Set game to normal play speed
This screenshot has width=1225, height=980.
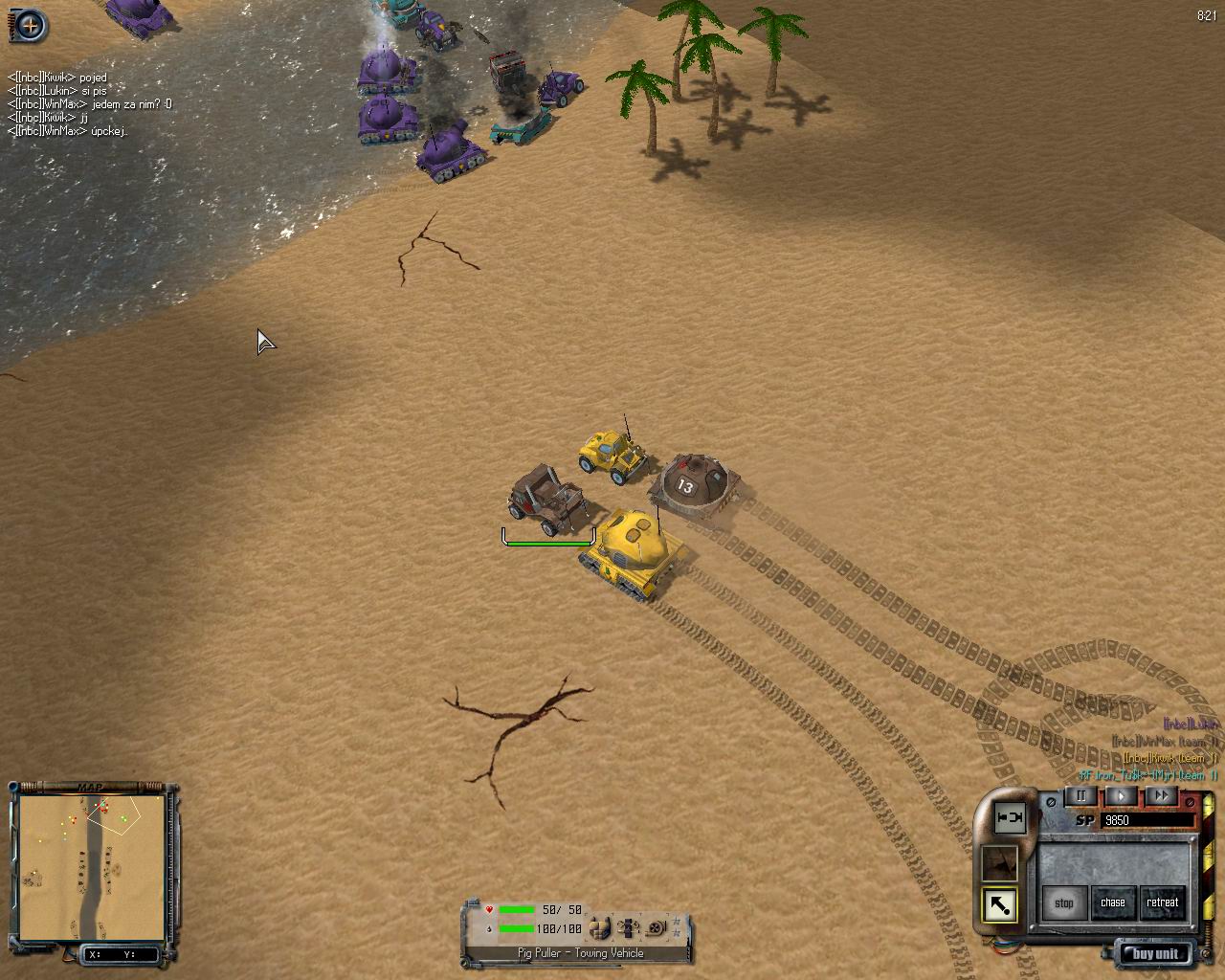point(1122,795)
